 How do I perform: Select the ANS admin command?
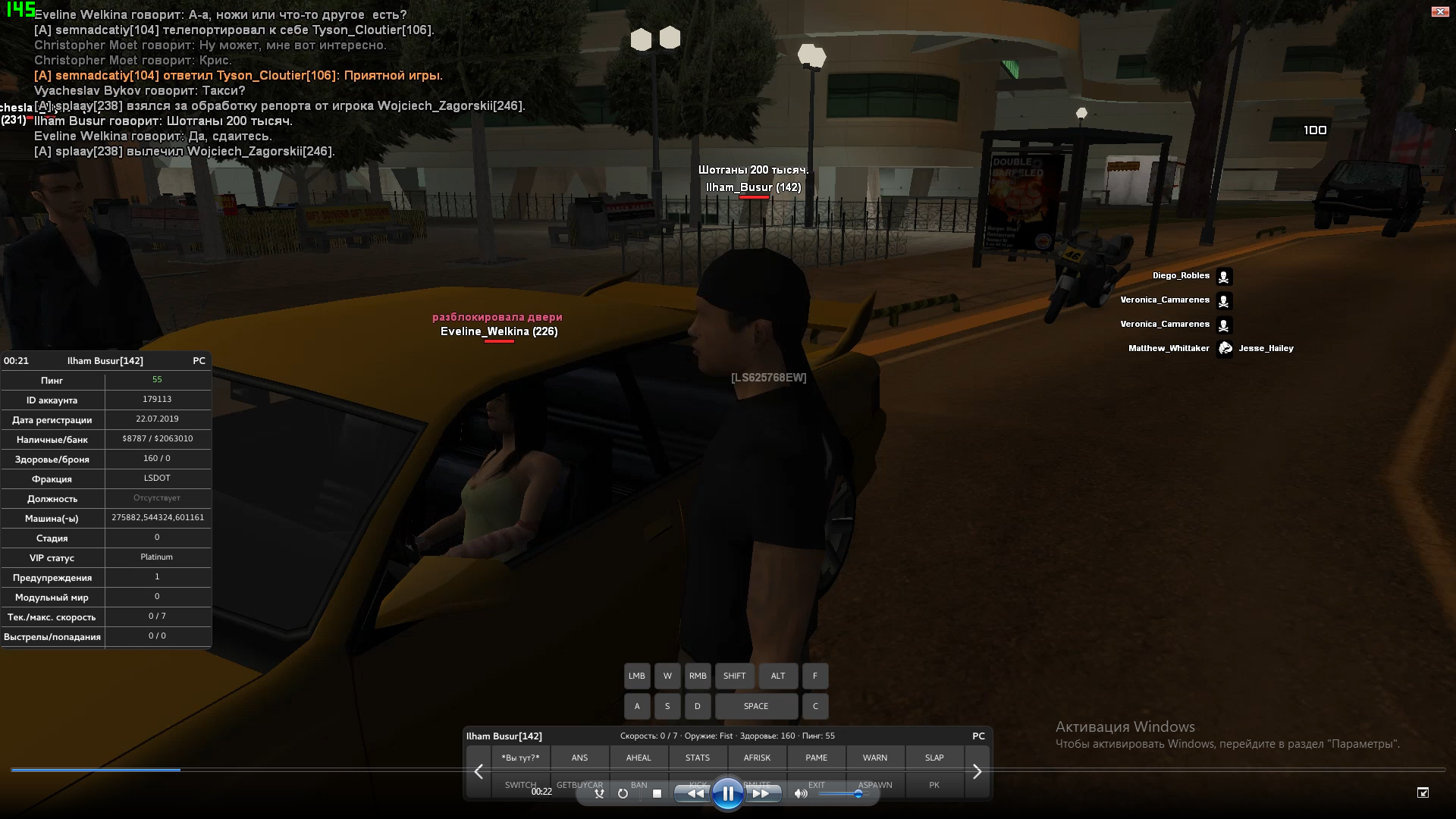(579, 758)
